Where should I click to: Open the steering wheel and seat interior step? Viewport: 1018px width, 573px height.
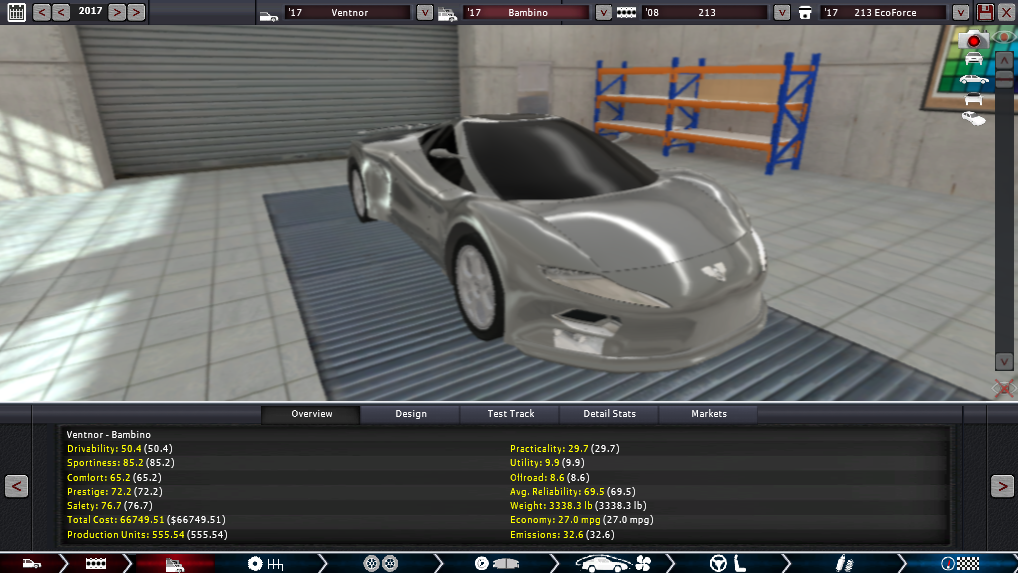coord(727,564)
